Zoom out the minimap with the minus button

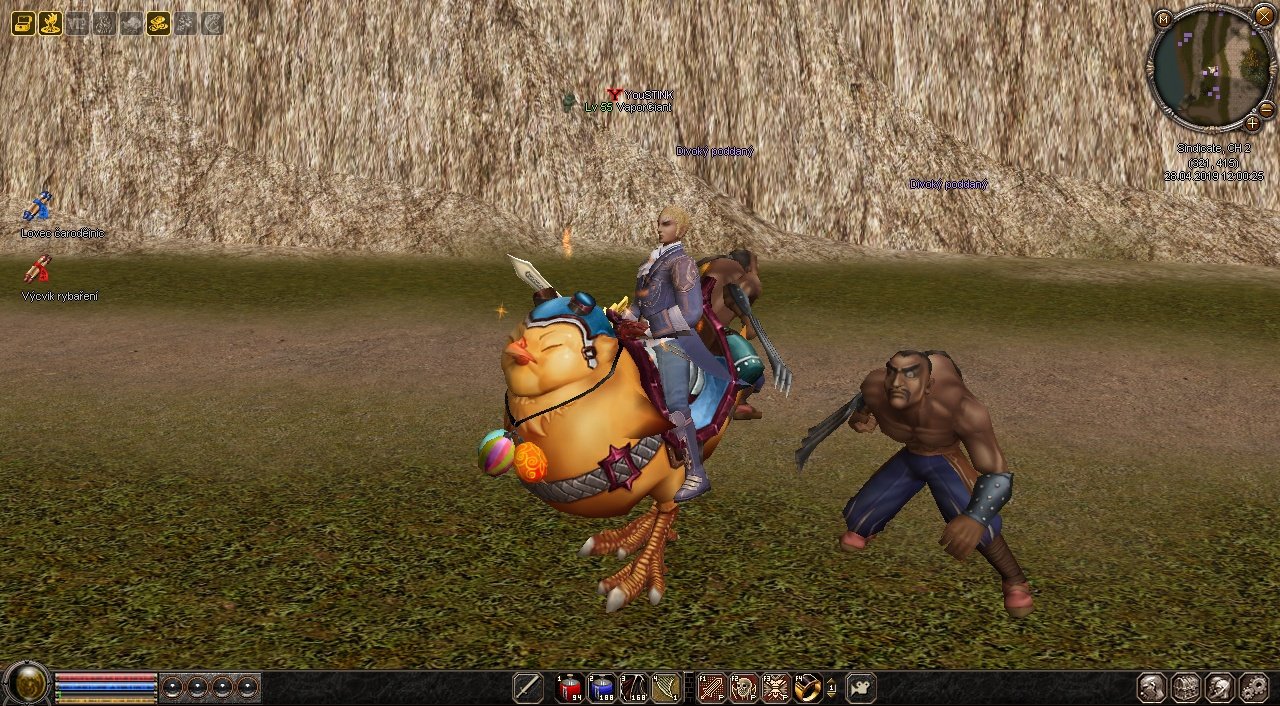(1266, 109)
